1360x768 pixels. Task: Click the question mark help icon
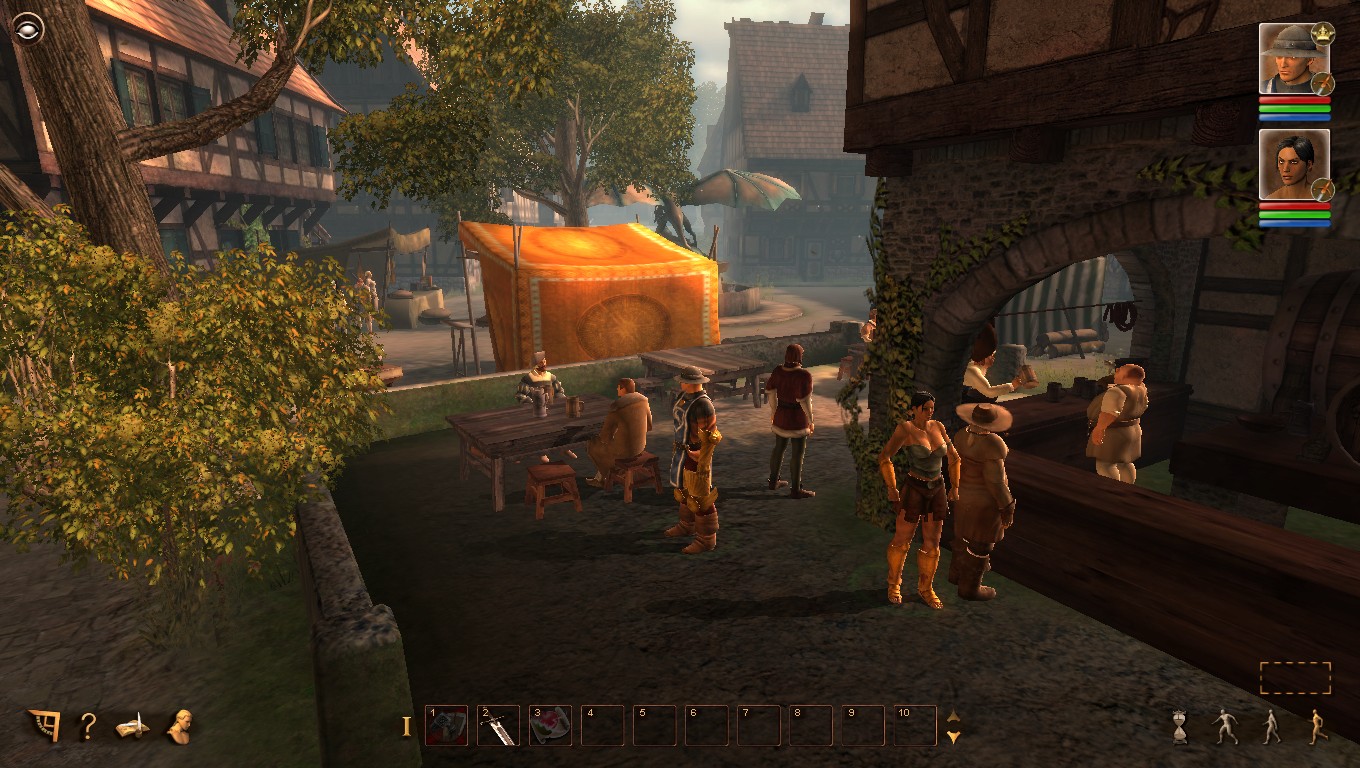tap(89, 726)
